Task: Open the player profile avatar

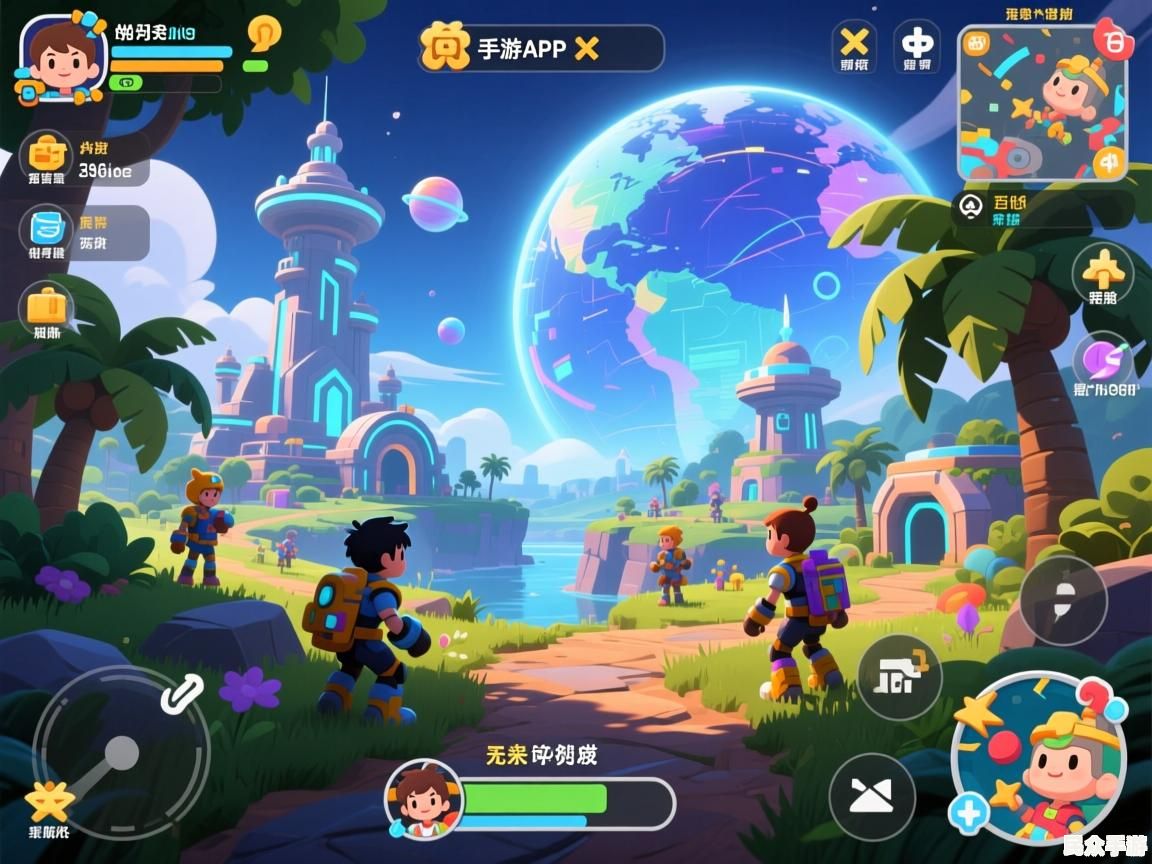Action: coord(60,58)
